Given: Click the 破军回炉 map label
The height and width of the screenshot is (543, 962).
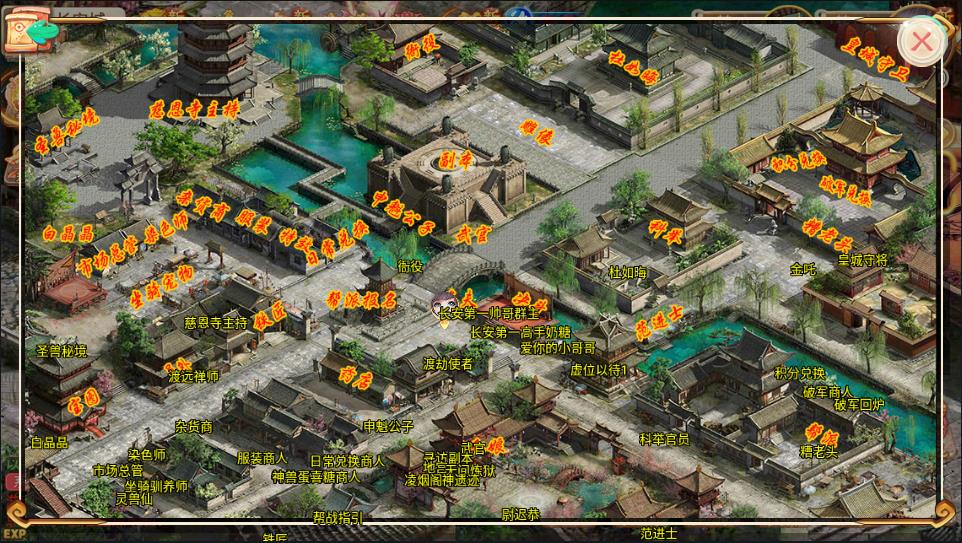Looking at the screenshot, I should (860, 405).
